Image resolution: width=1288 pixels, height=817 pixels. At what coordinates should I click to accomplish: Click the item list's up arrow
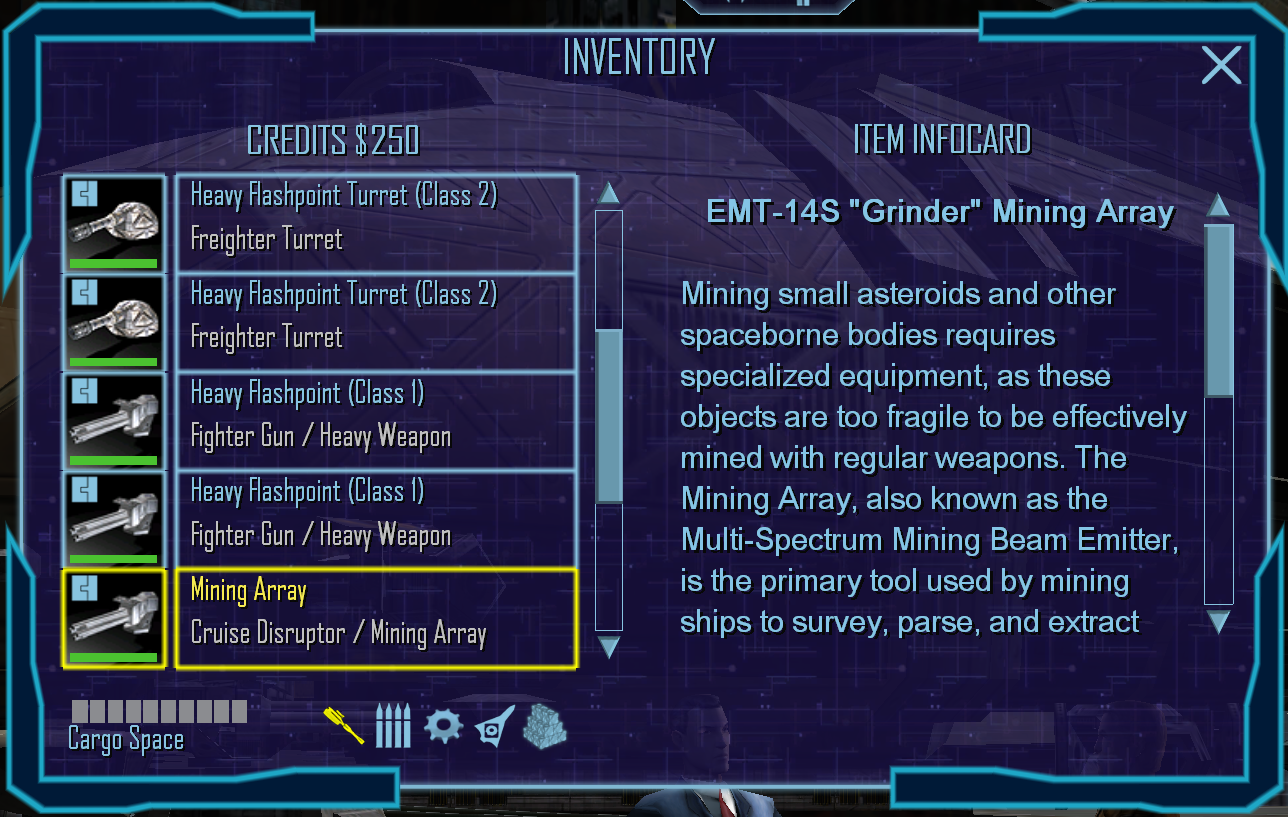point(608,193)
